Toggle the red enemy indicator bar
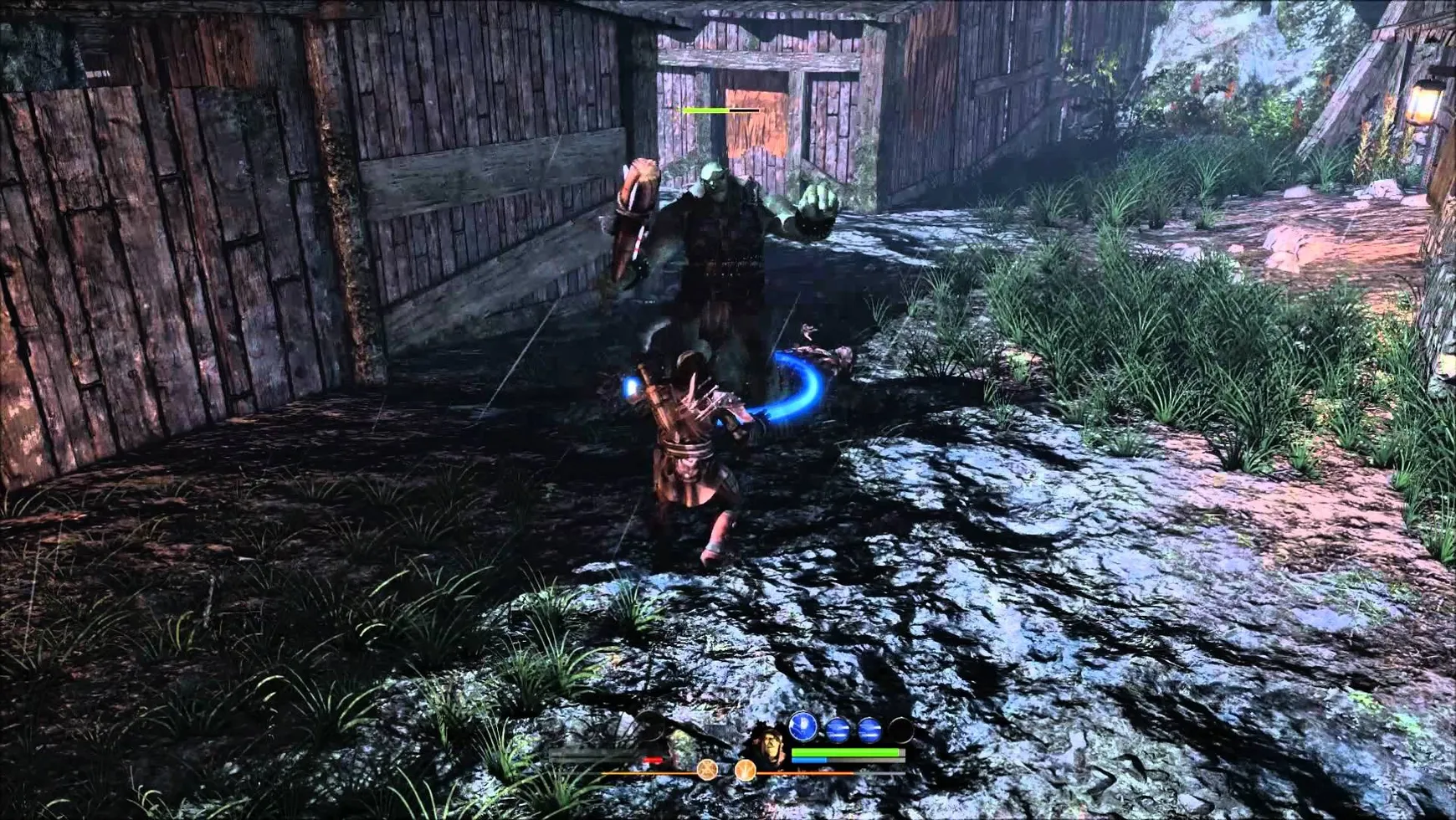1456x820 pixels. (x=653, y=761)
